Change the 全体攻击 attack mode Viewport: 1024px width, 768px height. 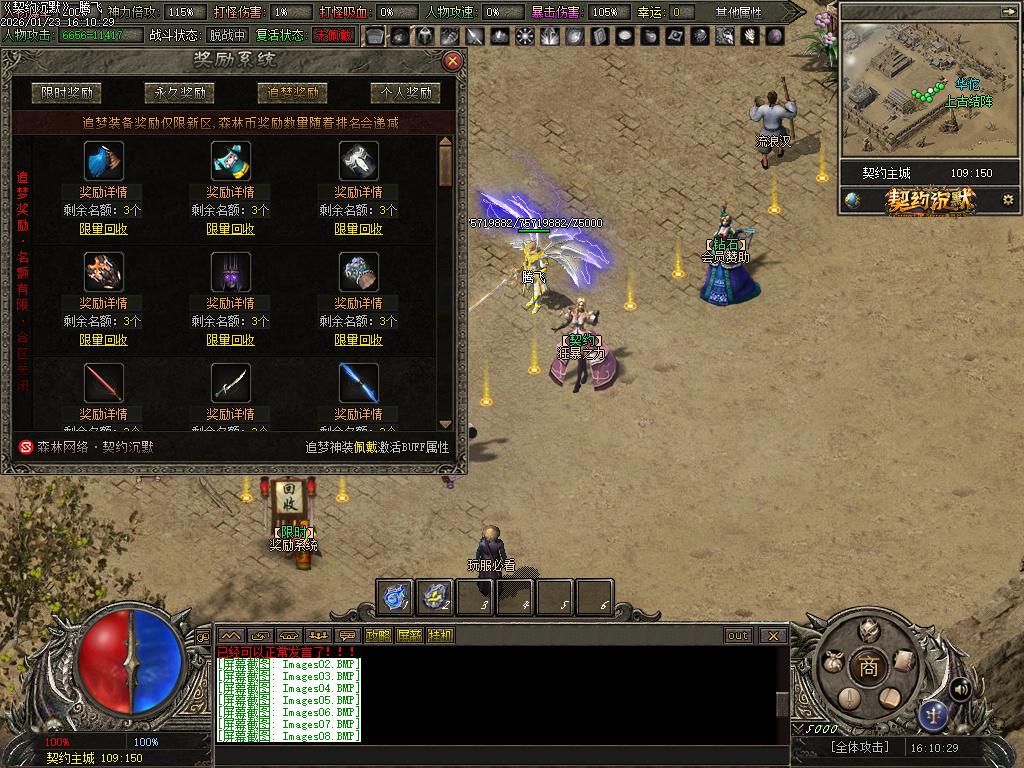pos(860,747)
